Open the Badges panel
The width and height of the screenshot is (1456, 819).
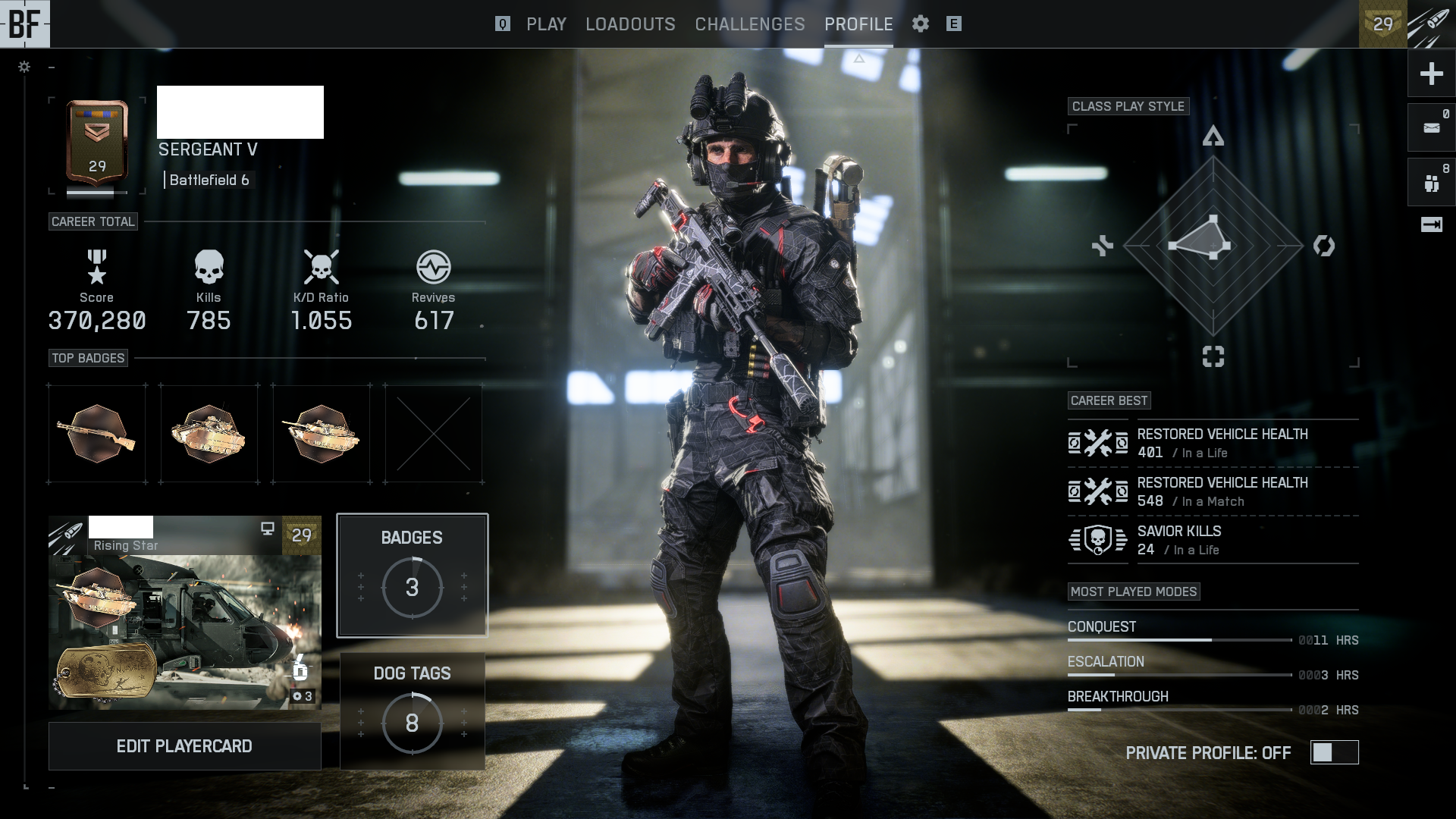(412, 575)
